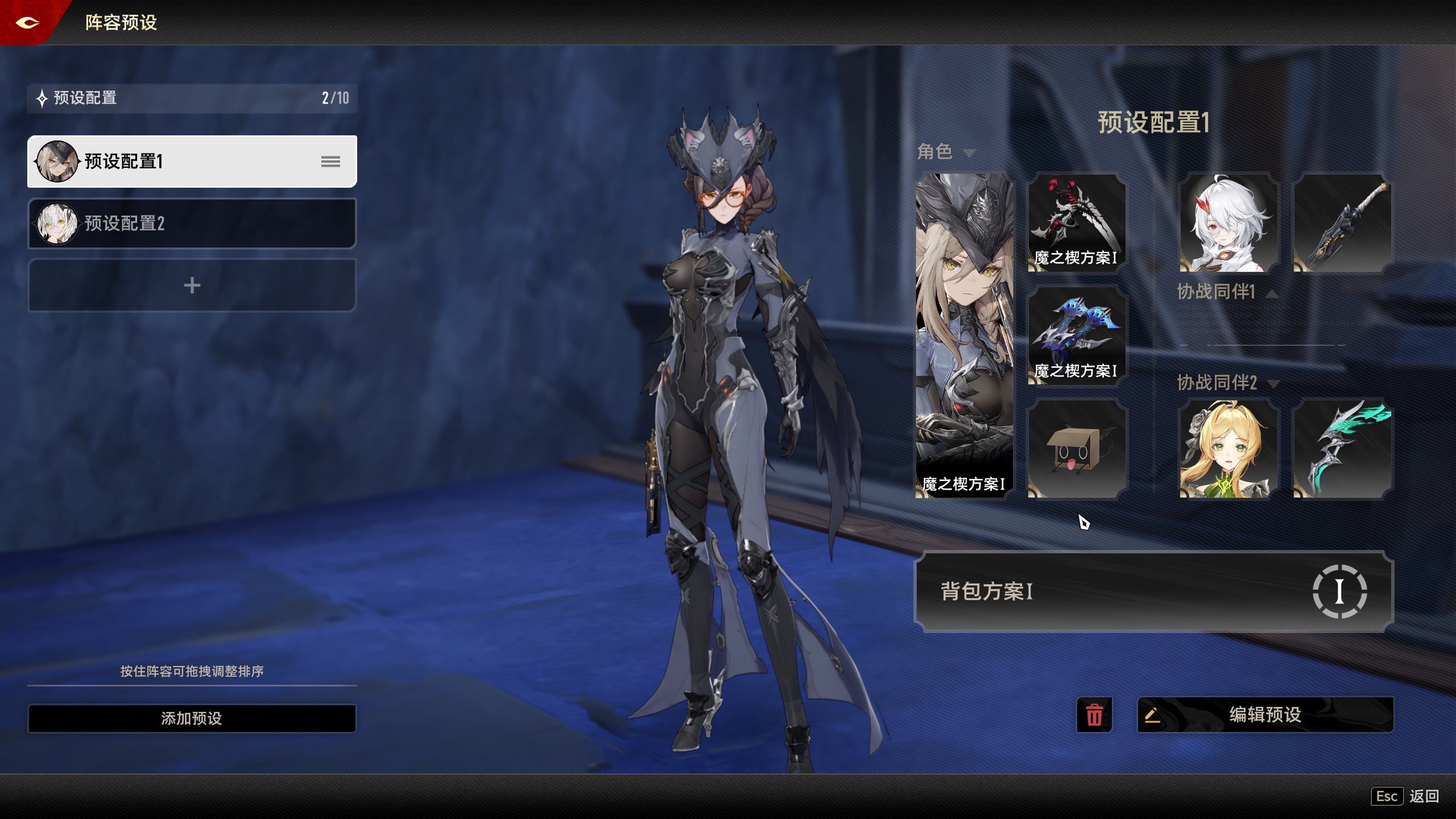Choose the blue twin-axe weapon slot
The width and height of the screenshot is (1456, 819).
pyautogui.click(x=1077, y=336)
